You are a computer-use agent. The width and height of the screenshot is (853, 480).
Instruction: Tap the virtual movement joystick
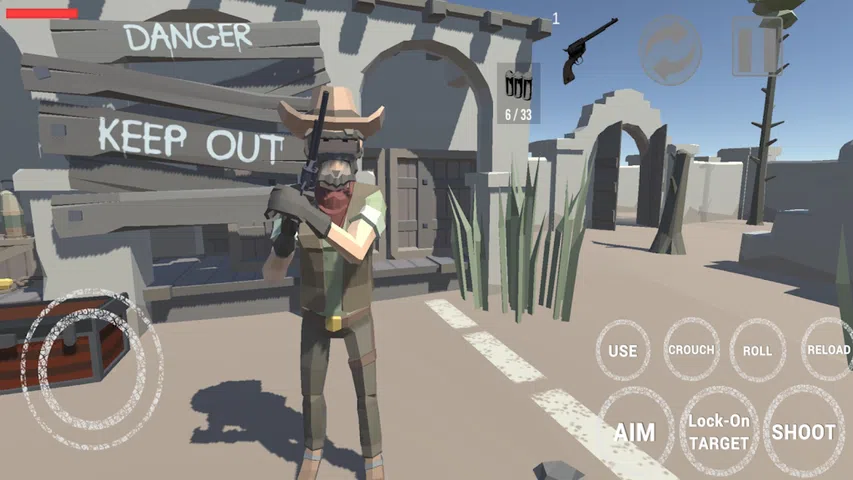[90, 368]
